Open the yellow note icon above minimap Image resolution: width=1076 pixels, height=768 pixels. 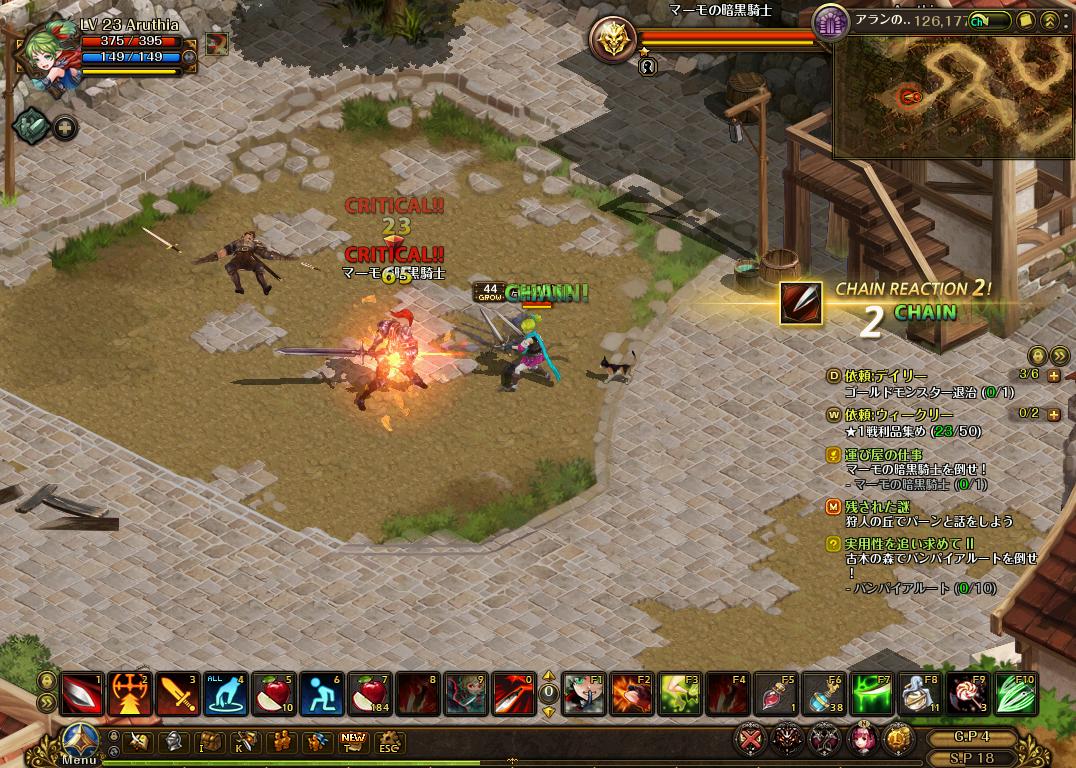1026,20
